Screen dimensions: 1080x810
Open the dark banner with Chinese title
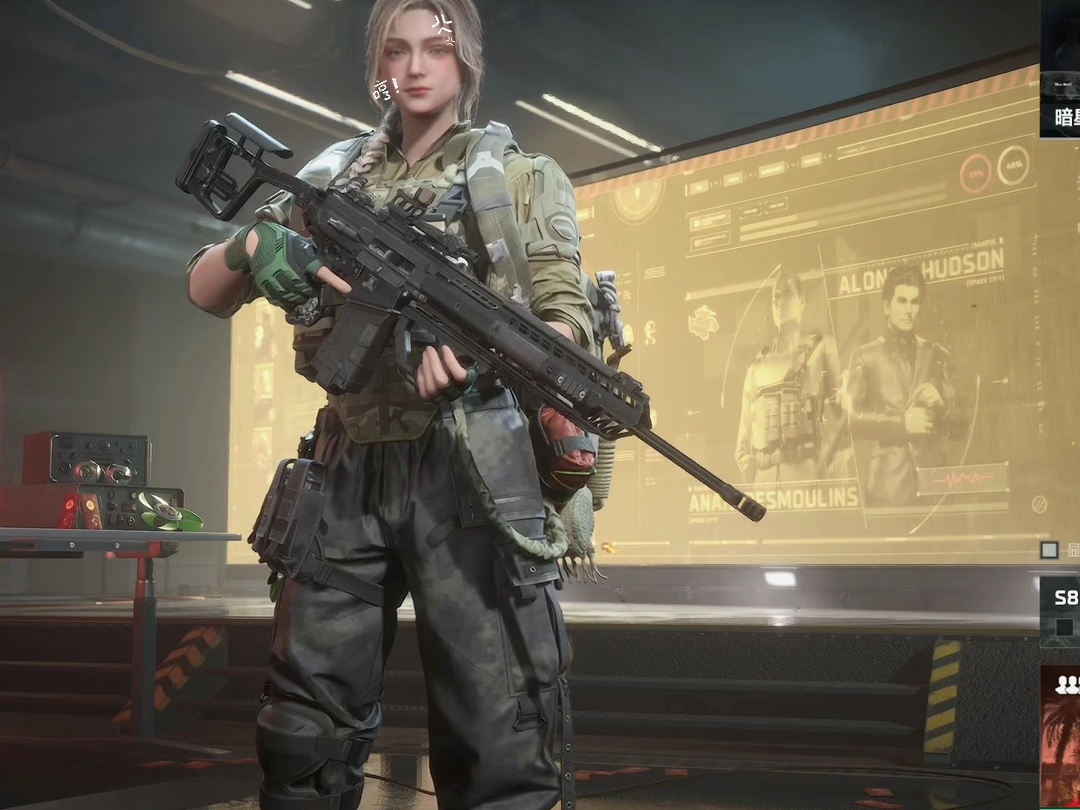click(x=1061, y=70)
